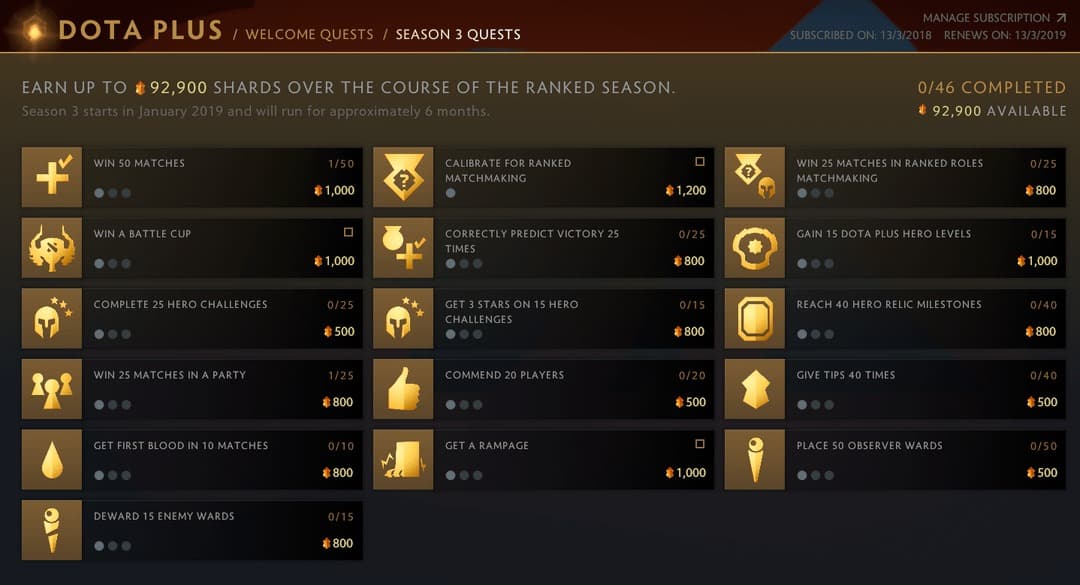This screenshot has height=585, width=1080.
Task: Select the Win 50 Matches quest
Action: [x=192, y=177]
